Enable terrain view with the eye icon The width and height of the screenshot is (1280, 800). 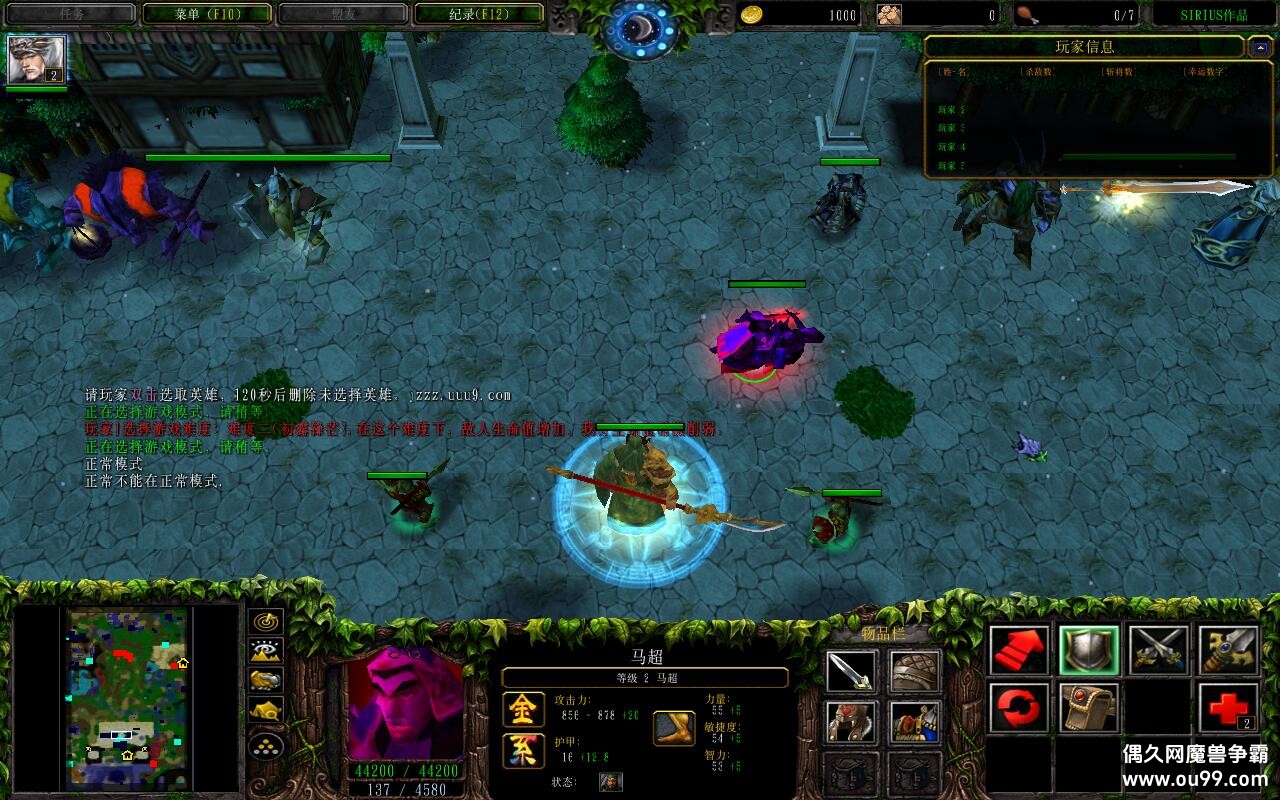pyautogui.click(x=263, y=650)
